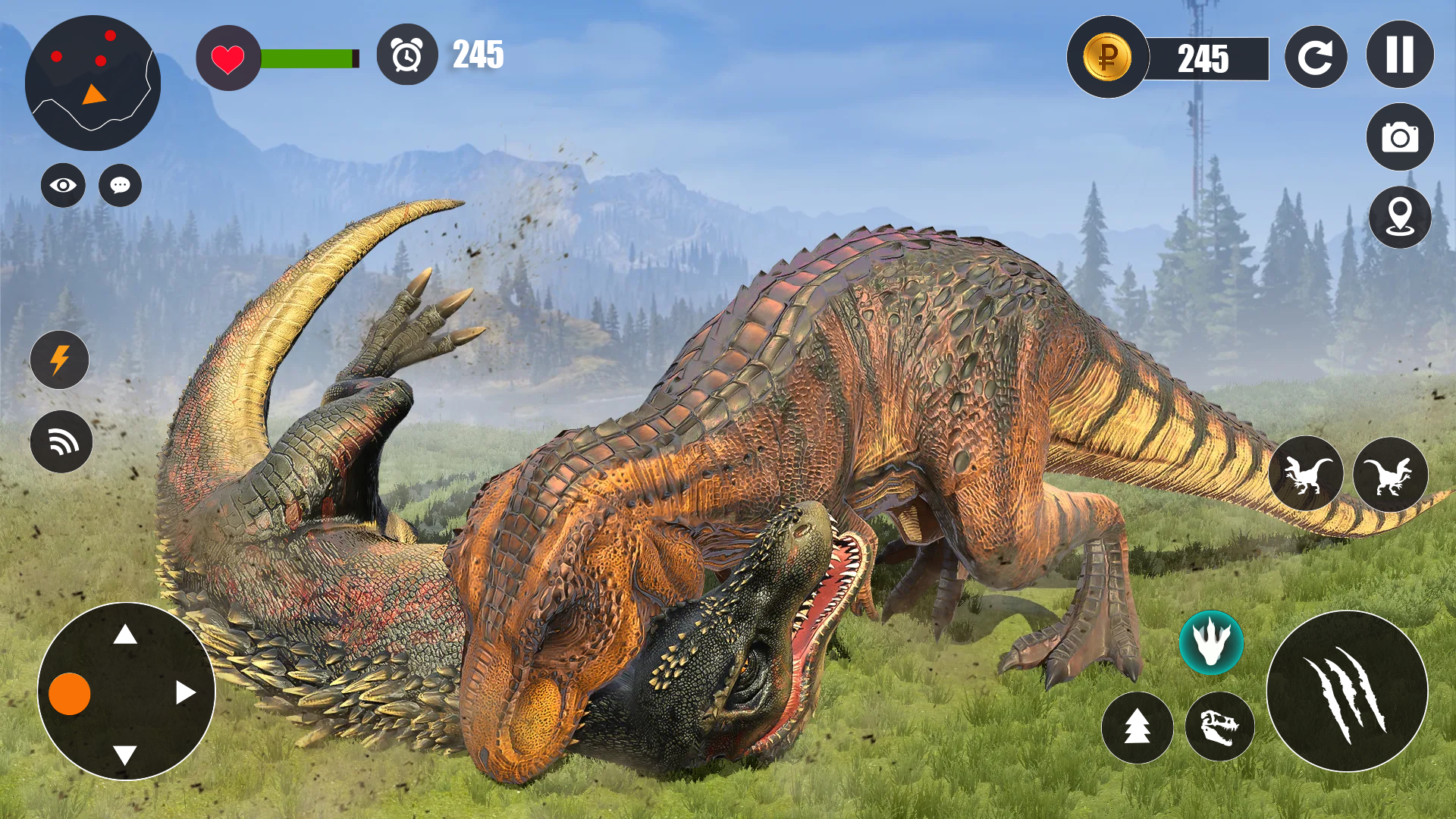Toggle the eye visibility icon
Viewport: 1456px width, 819px height.
[x=62, y=184]
